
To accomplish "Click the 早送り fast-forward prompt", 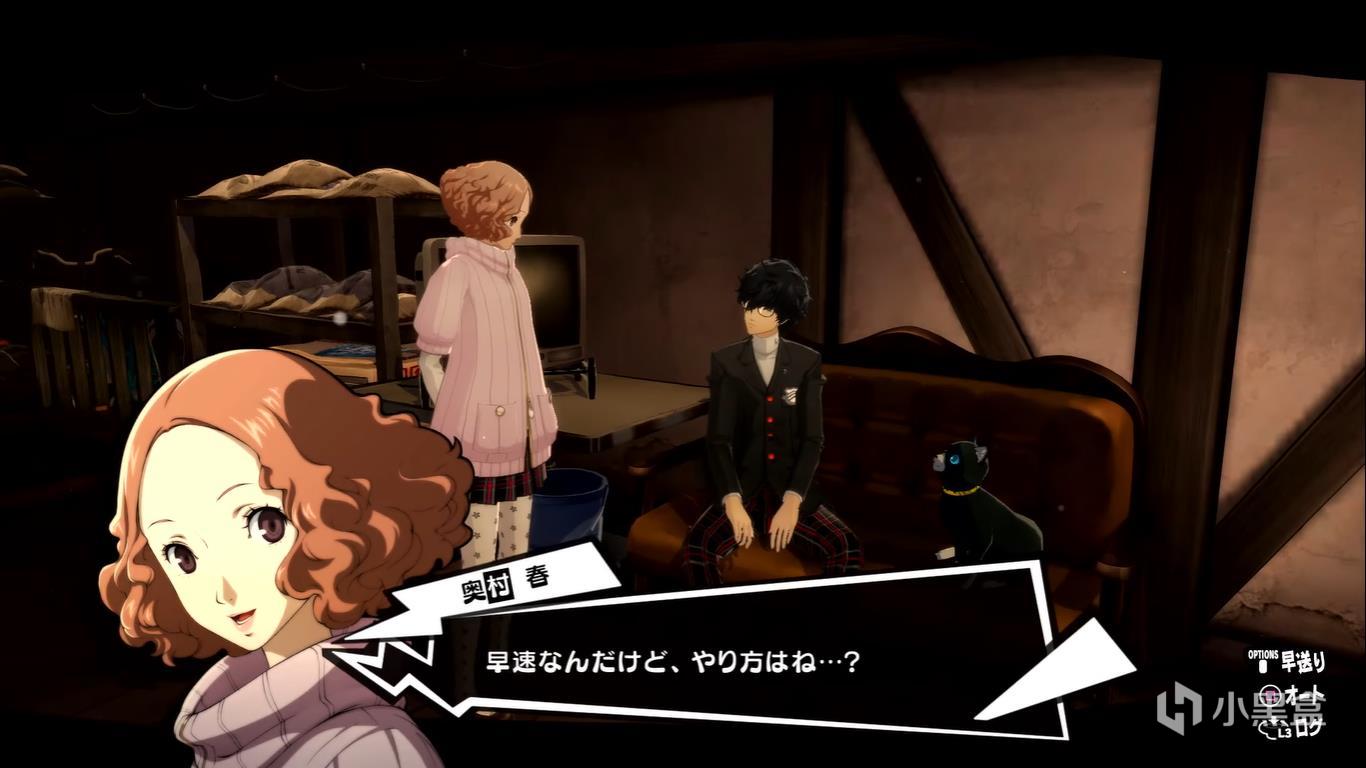I will [x=1303, y=662].
